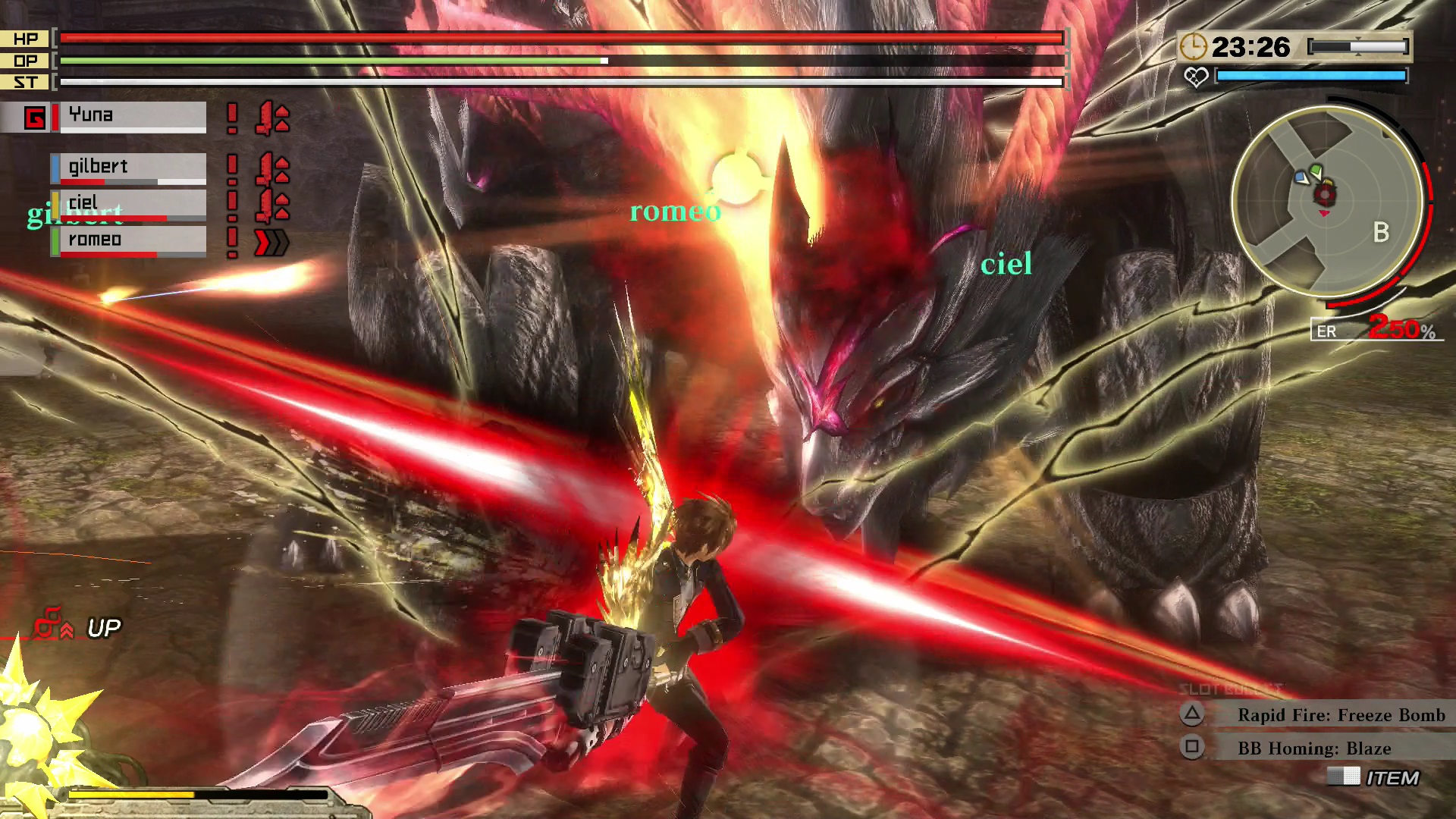Choose ciel in the party list
The image size is (1456, 819).
[x=127, y=204]
